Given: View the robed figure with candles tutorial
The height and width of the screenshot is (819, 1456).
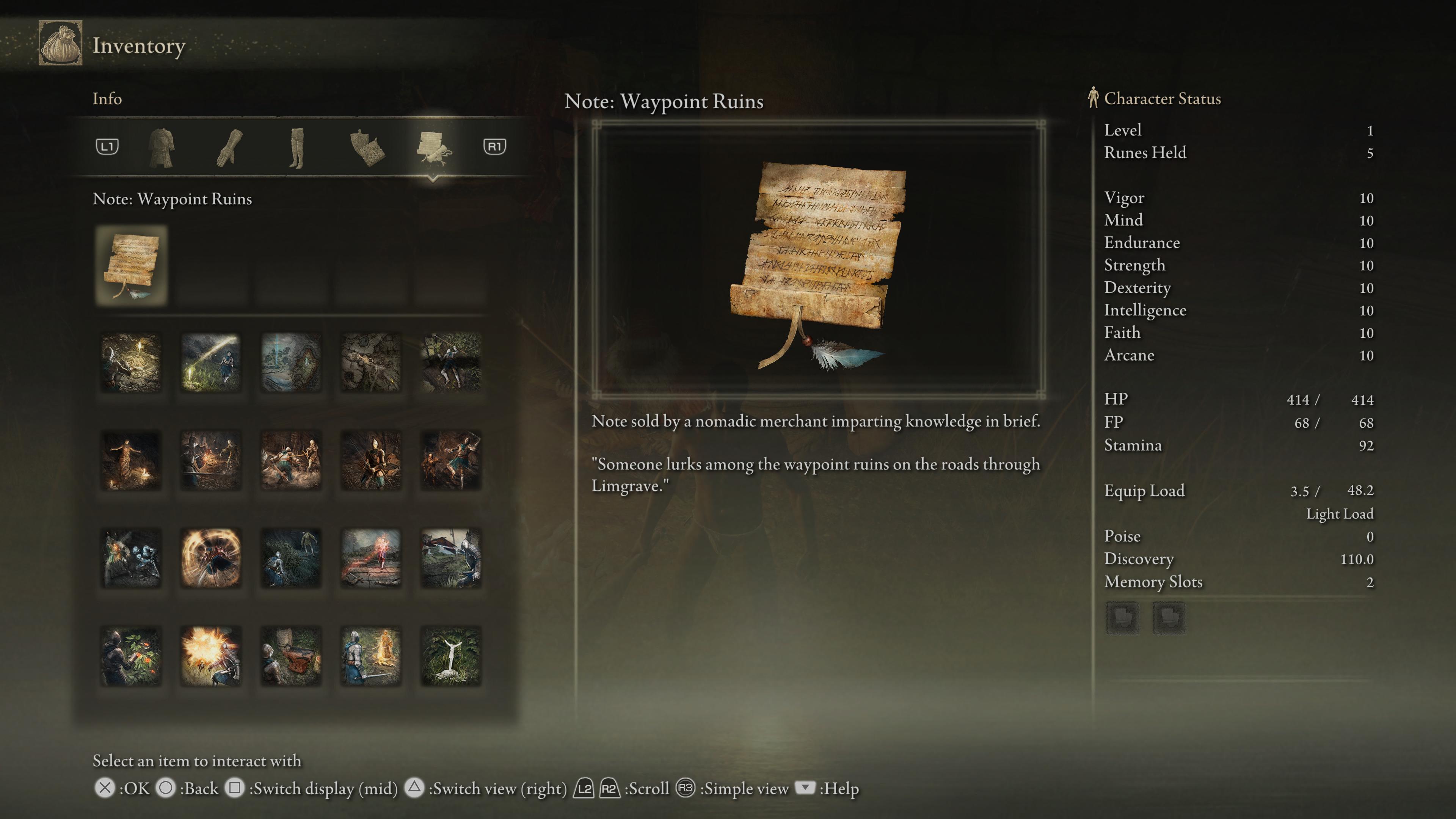Looking at the screenshot, I should (x=131, y=460).
